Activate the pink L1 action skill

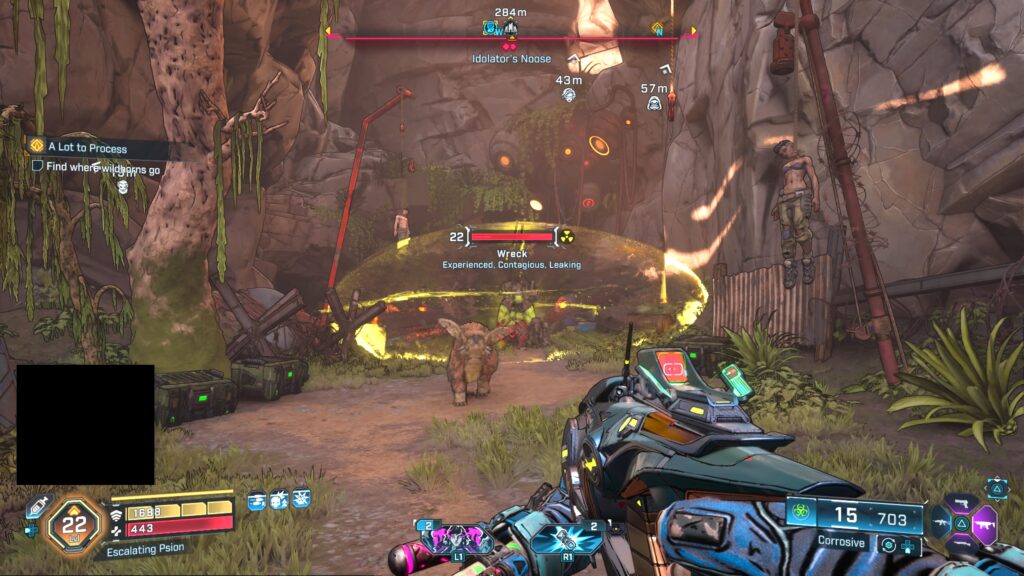point(445,538)
